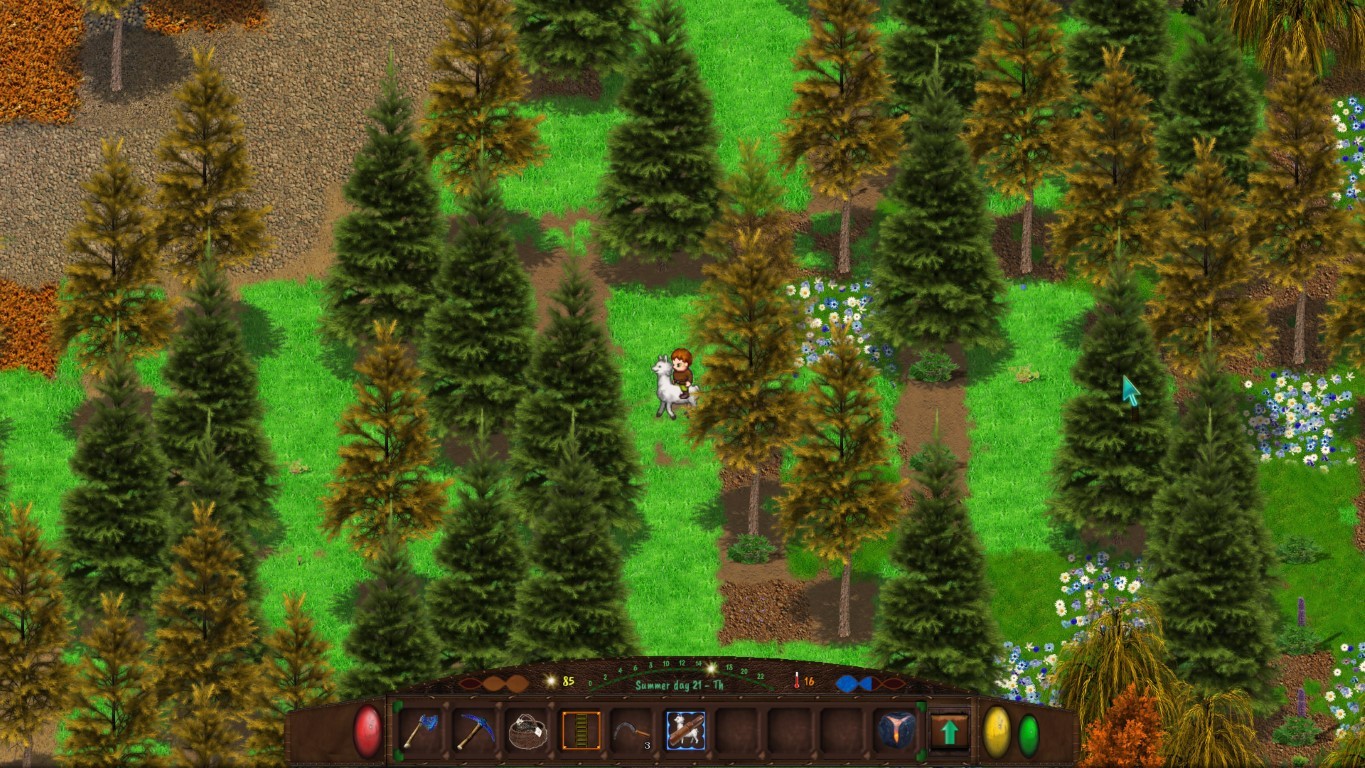
Task: Choose the wicker basket slot
Action: click(527, 731)
